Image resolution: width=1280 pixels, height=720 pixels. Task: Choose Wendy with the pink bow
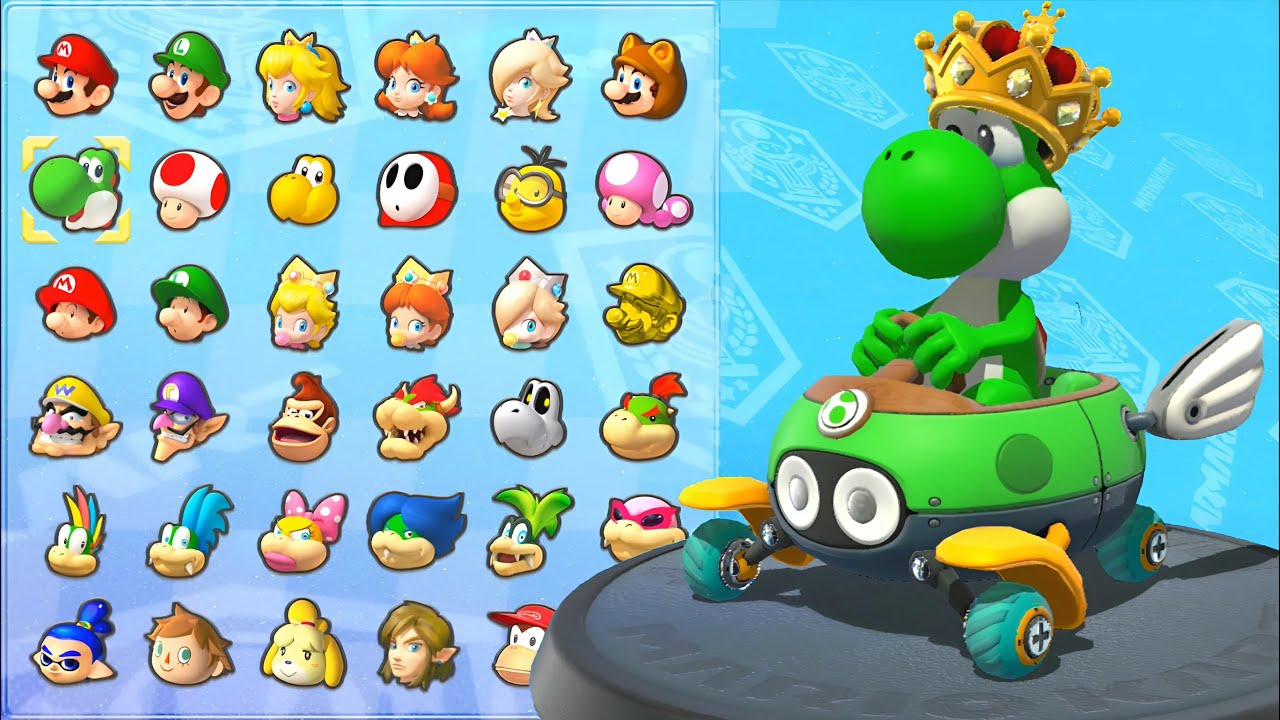[x=301, y=531]
